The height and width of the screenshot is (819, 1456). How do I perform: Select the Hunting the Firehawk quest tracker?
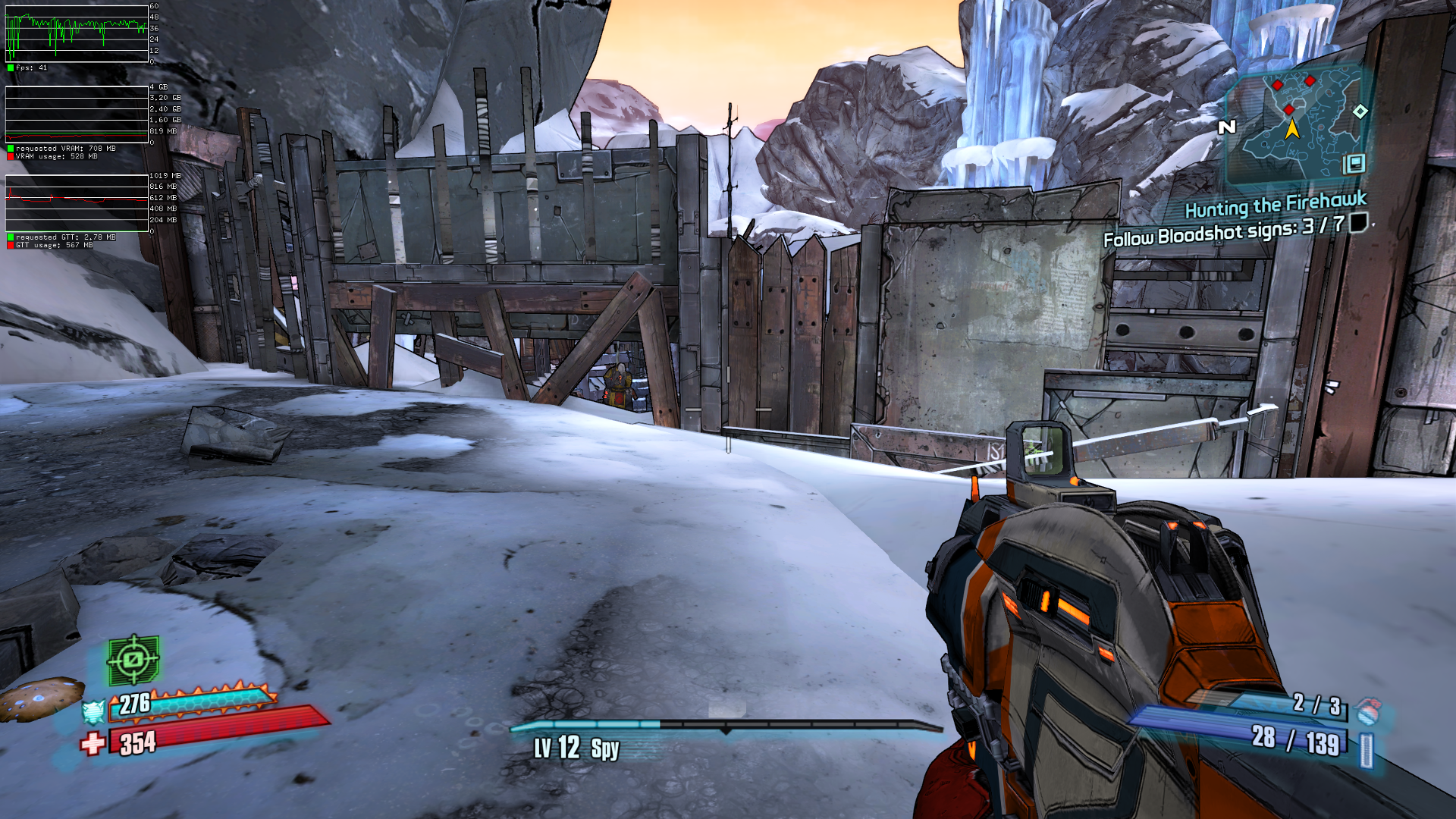pos(1275,204)
